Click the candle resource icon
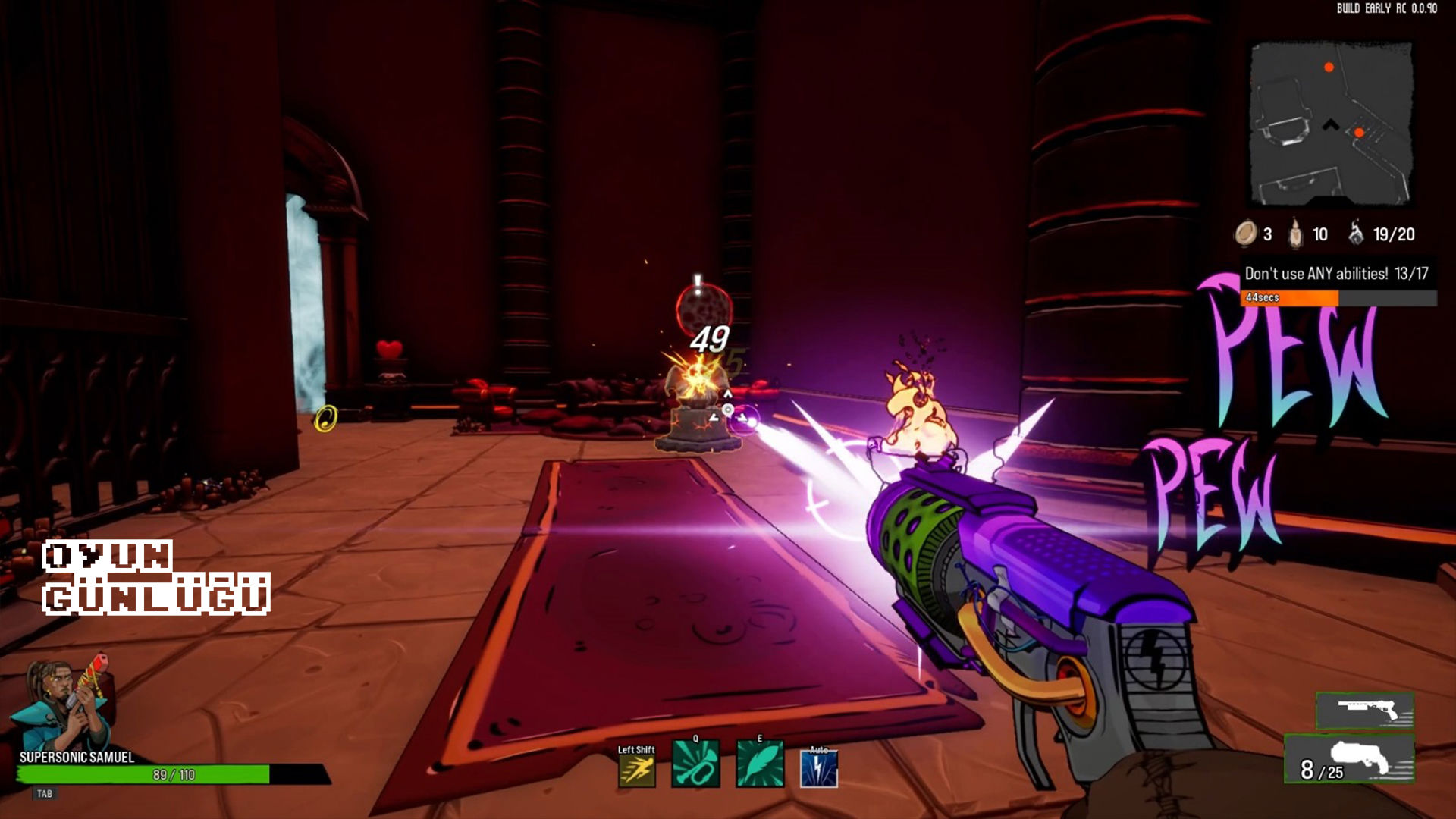 coord(1296,234)
